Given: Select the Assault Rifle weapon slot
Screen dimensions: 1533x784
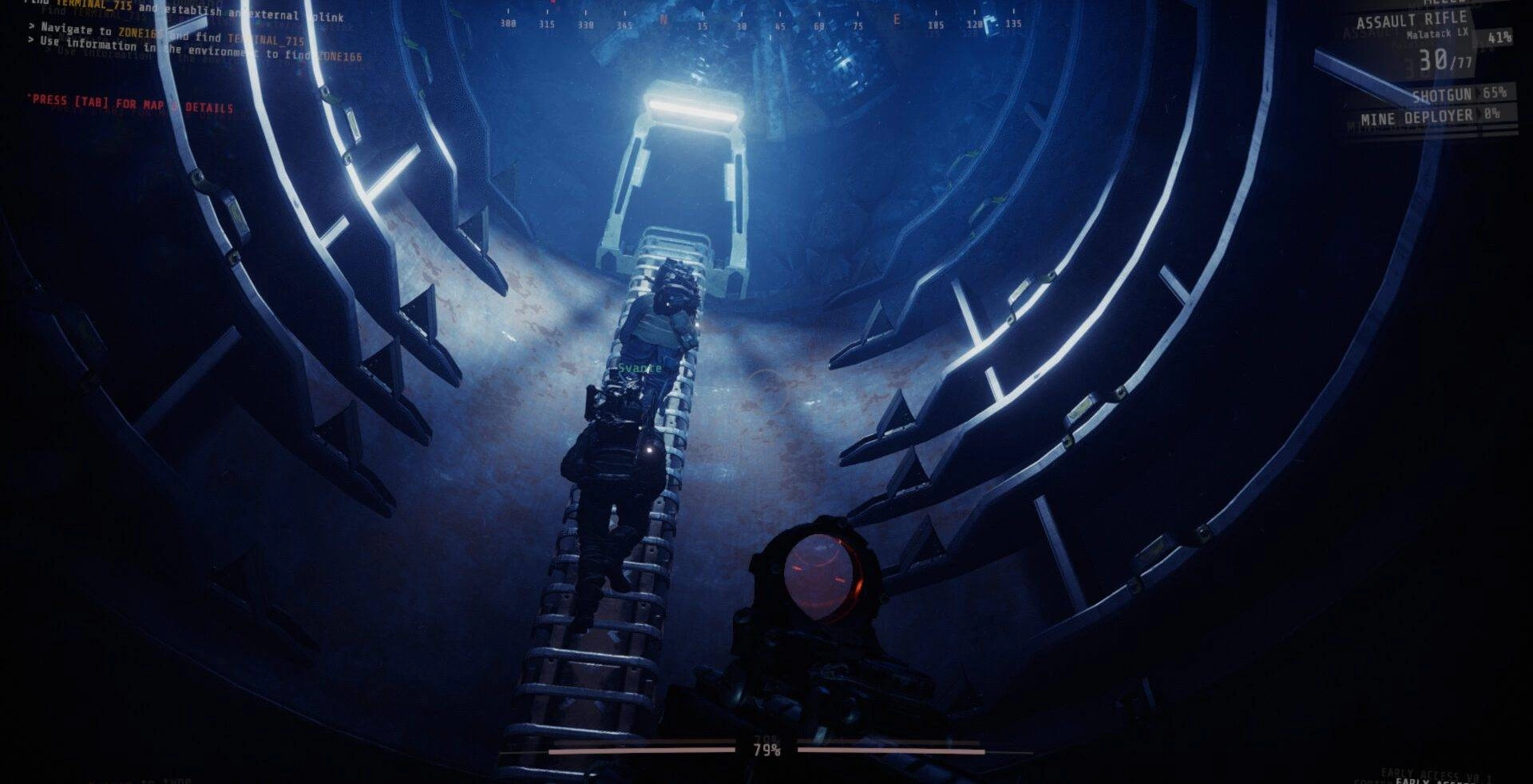Looking at the screenshot, I should point(1412,22).
